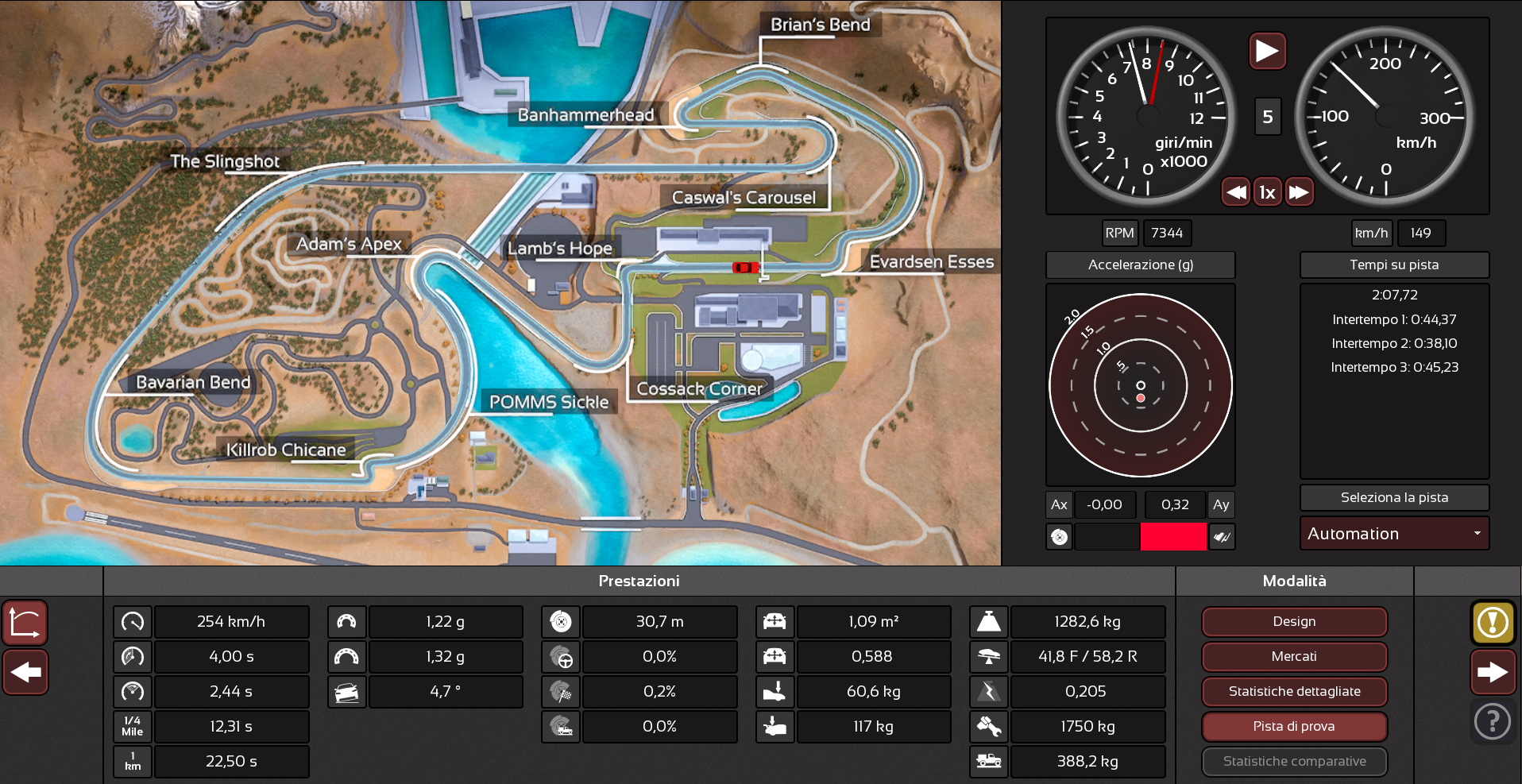Expand the Tempi su pista panel
Image resolution: width=1522 pixels, height=784 pixels.
(1394, 265)
